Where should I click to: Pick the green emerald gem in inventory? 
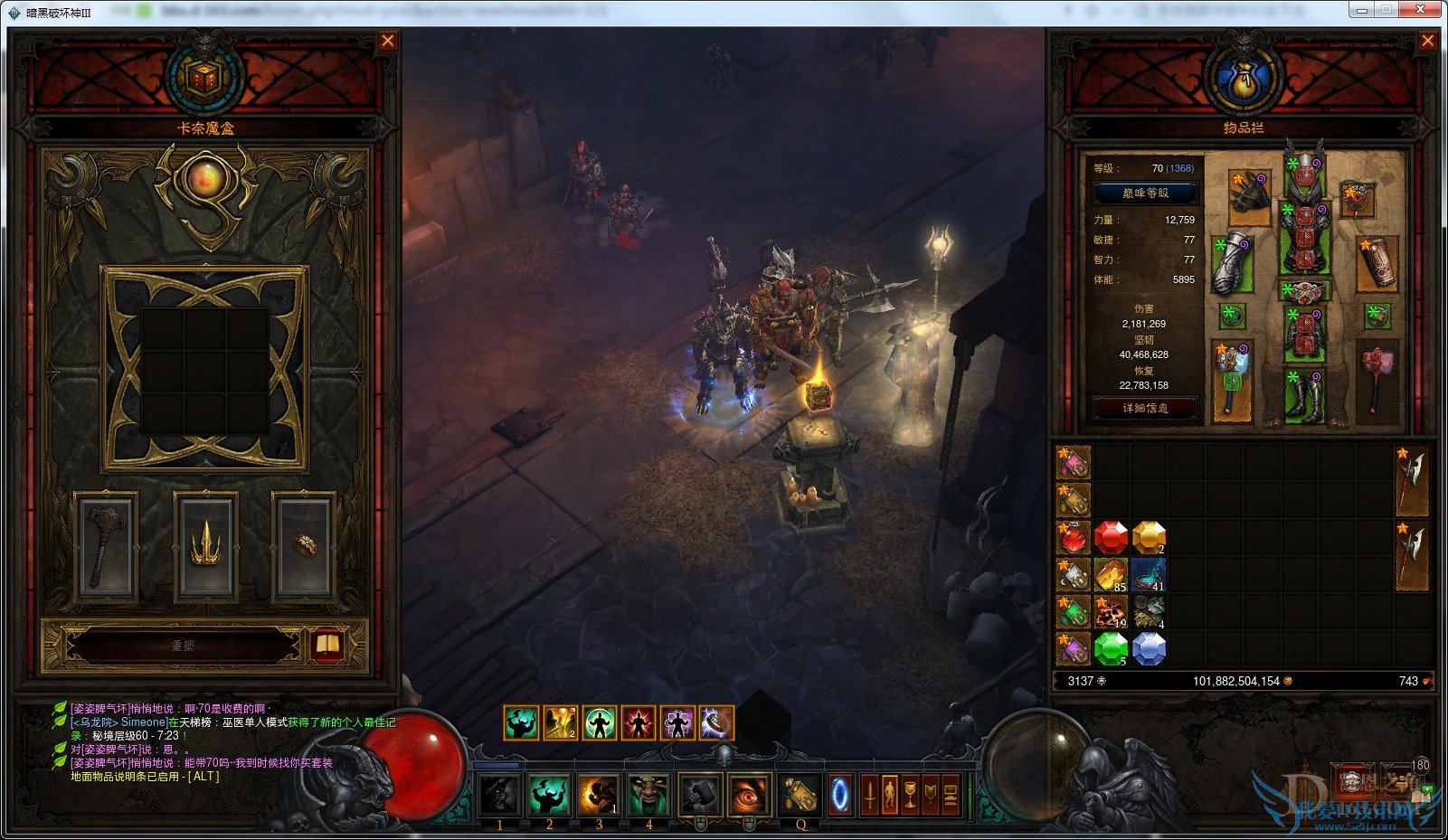click(1111, 648)
